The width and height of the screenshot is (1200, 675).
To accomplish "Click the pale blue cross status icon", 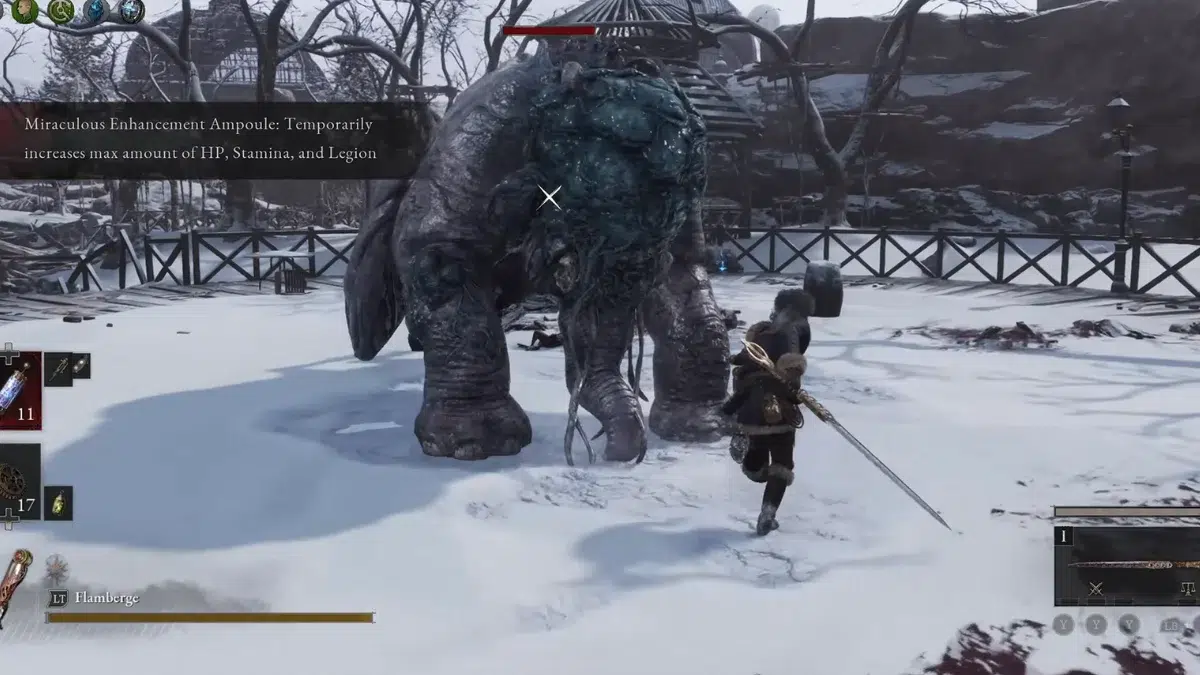I will (x=131, y=11).
